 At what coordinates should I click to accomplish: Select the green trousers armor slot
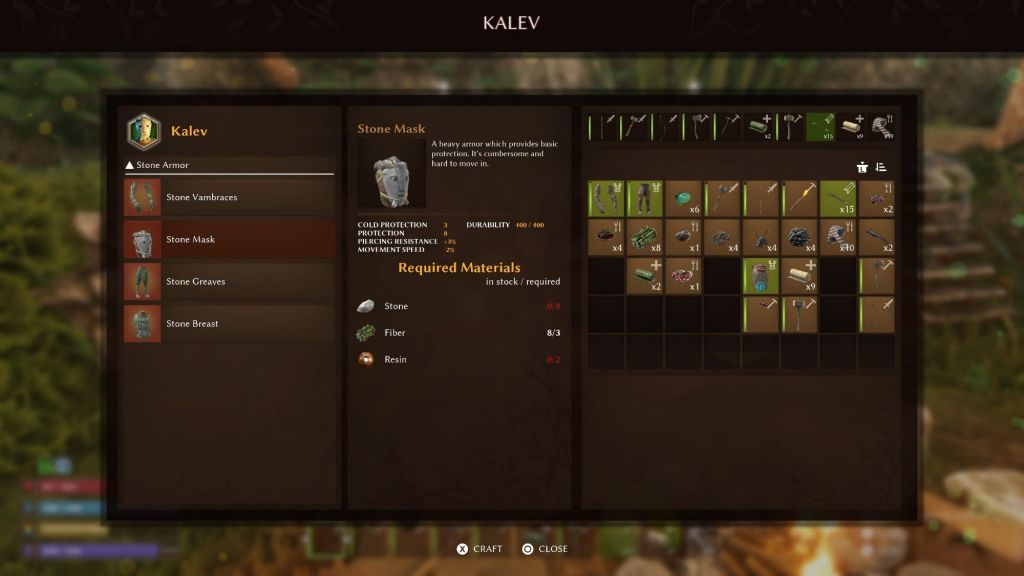coord(645,198)
